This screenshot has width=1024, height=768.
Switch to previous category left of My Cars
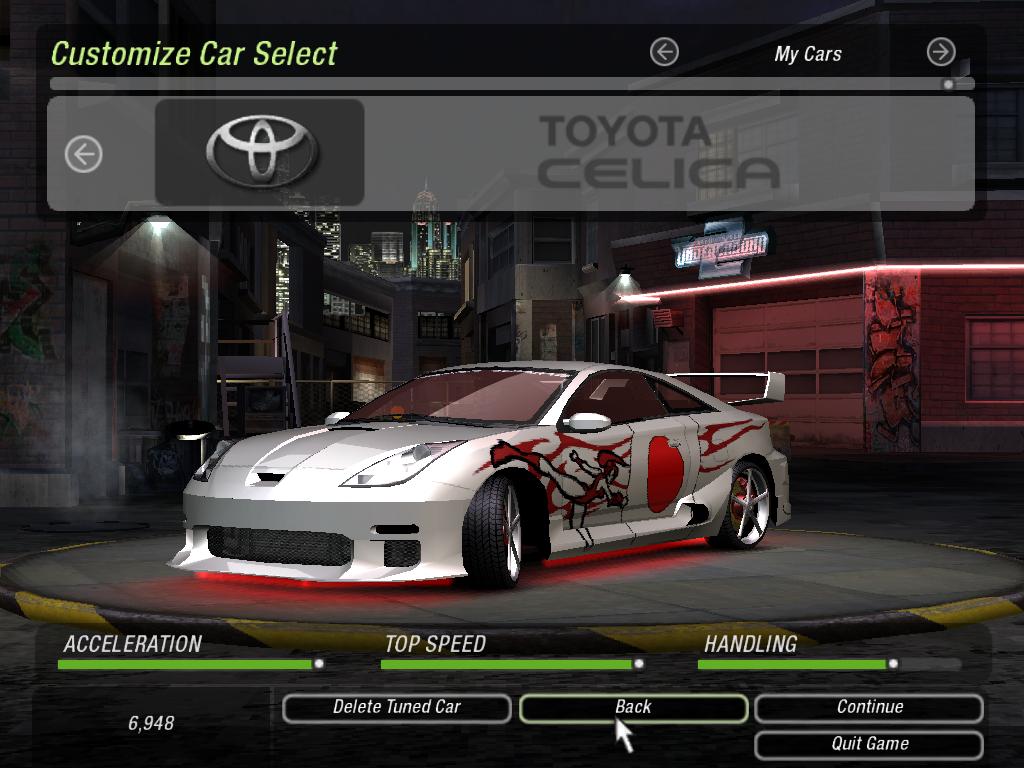point(664,52)
